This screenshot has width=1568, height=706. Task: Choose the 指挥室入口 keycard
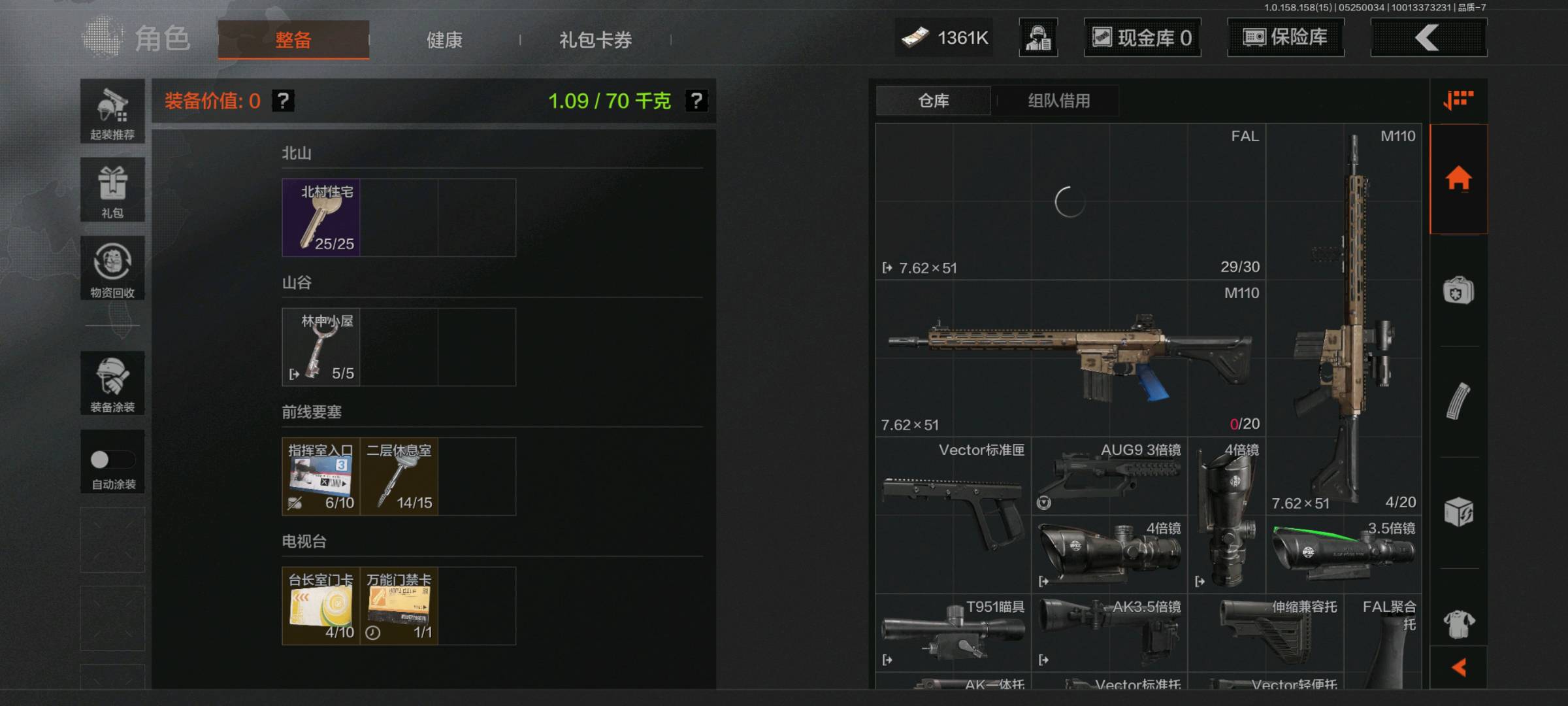point(321,477)
